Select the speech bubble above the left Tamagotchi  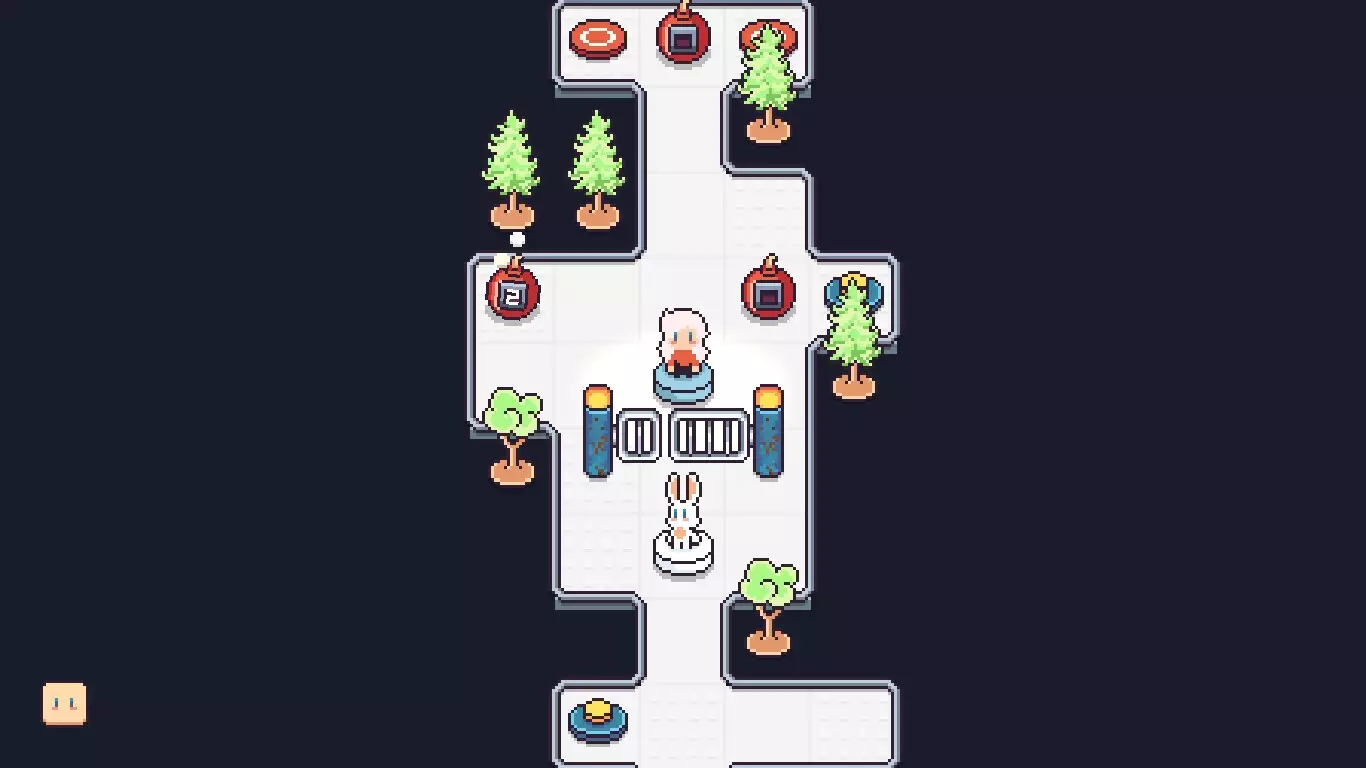[515, 240]
